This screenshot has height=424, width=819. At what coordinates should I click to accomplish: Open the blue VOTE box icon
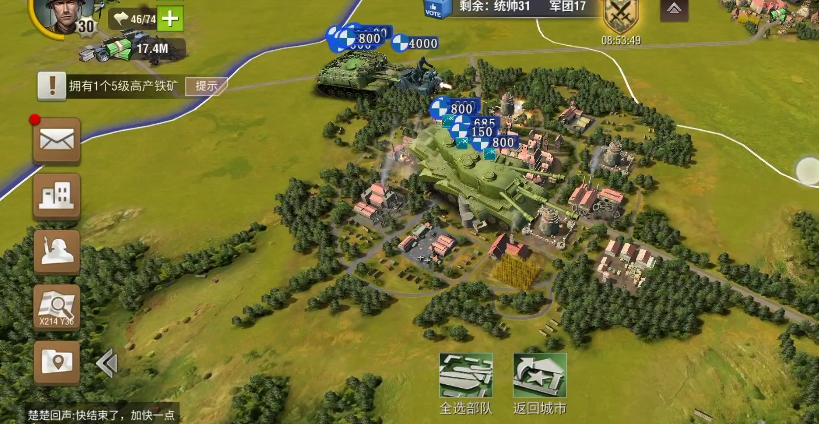pos(433,10)
